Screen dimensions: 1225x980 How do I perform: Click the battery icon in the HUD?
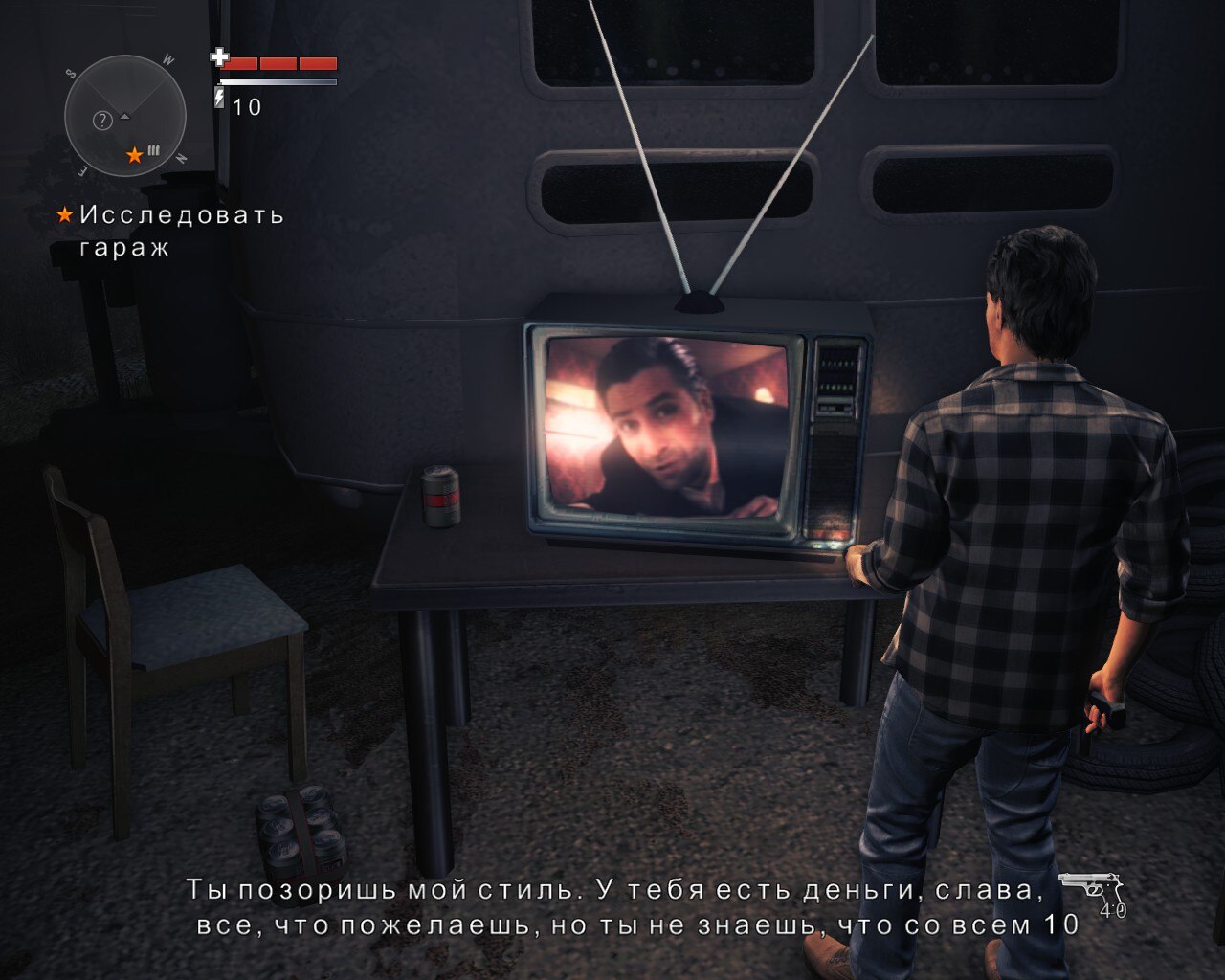[220, 99]
